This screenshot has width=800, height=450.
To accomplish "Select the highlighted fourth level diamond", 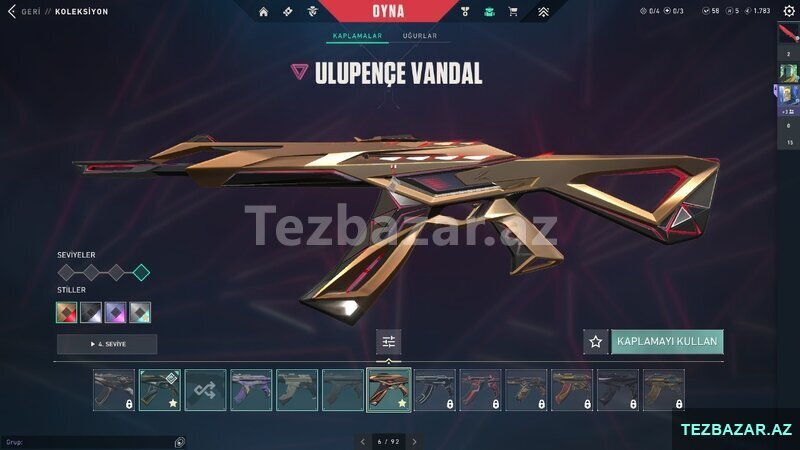I will pyautogui.click(x=141, y=272).
